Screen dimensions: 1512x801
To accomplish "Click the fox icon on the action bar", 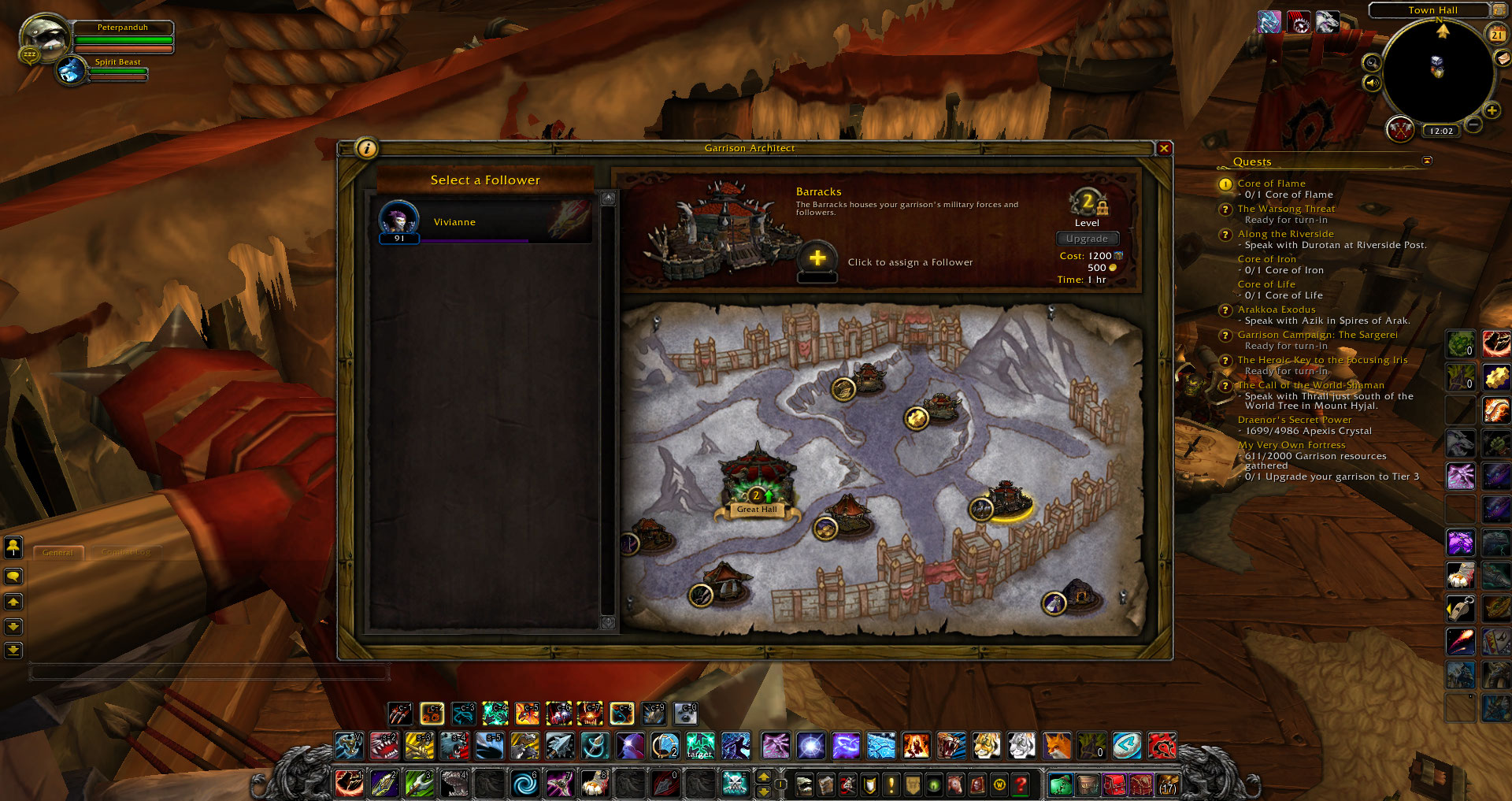I will pyautogui.click(x=1057, y=745).
